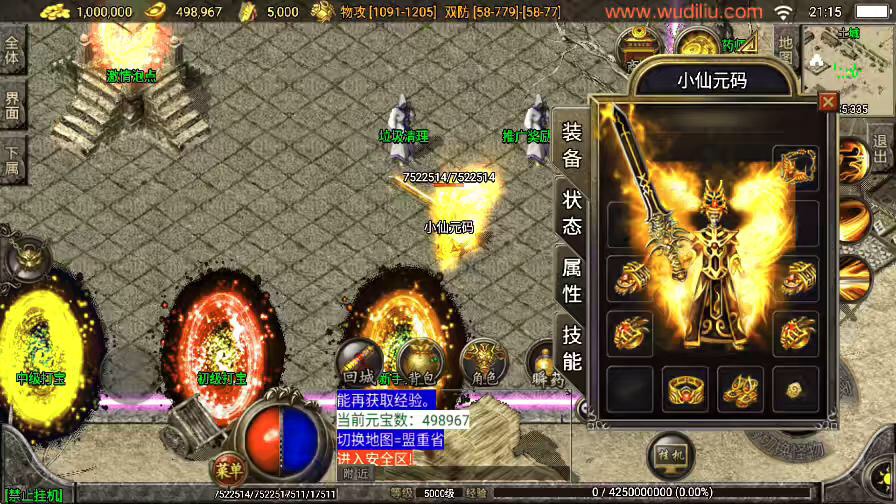Select the 界面 side tab
Image resolution: width=896 pixels, height=504 pixels.
click(12, 103)
